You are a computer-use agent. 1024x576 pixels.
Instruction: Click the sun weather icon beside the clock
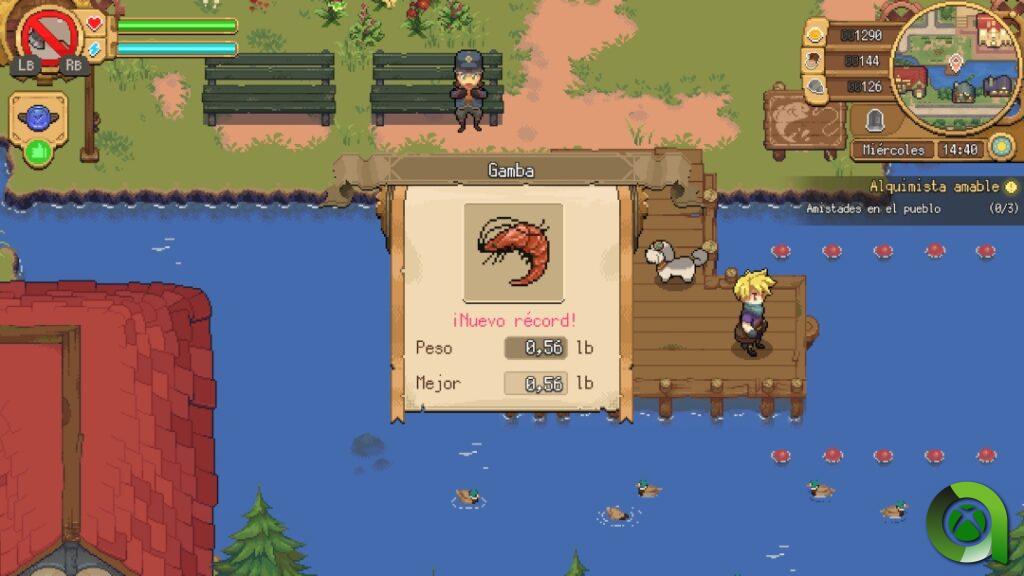[x=1001, y=148]
